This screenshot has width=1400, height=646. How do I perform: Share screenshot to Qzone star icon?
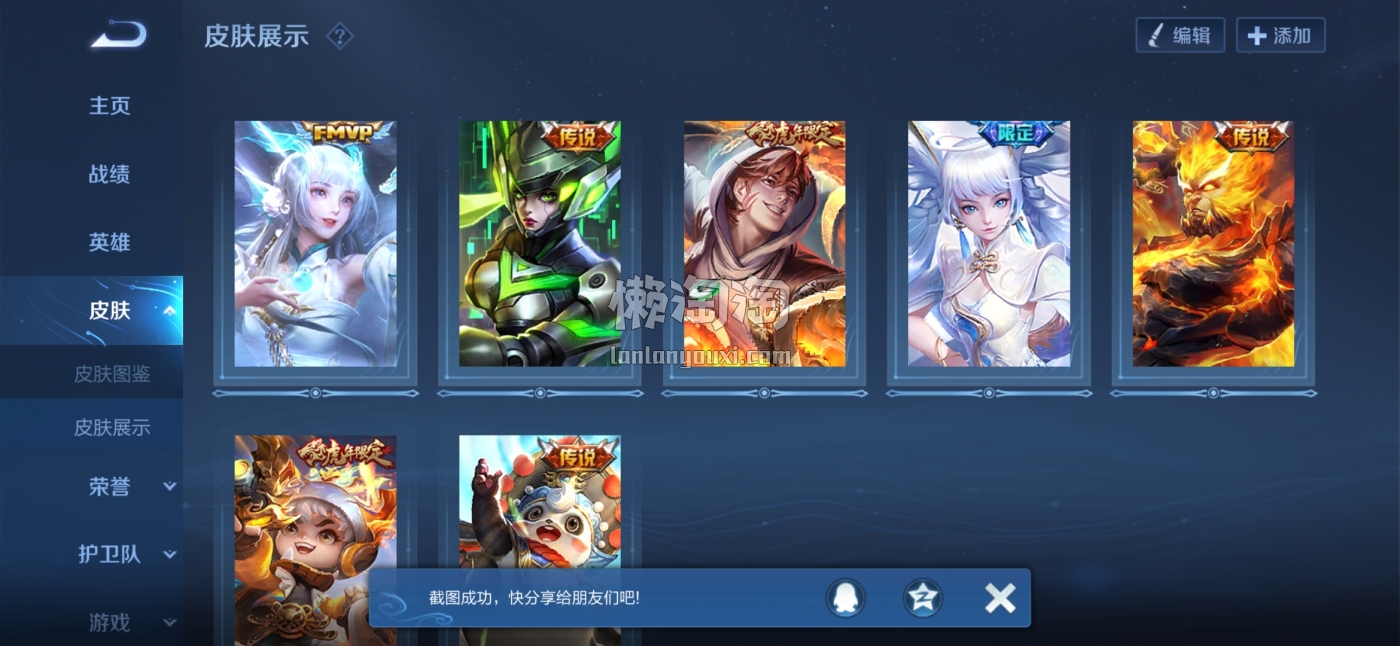pos(922,598)
